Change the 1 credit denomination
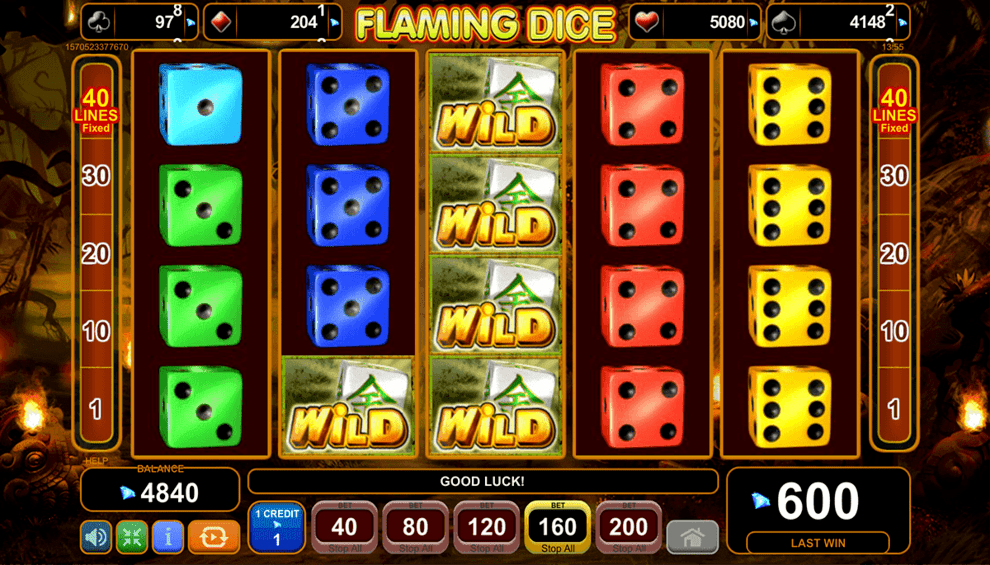The width and height of the screenshot is (990, 565). click(276, 527)
